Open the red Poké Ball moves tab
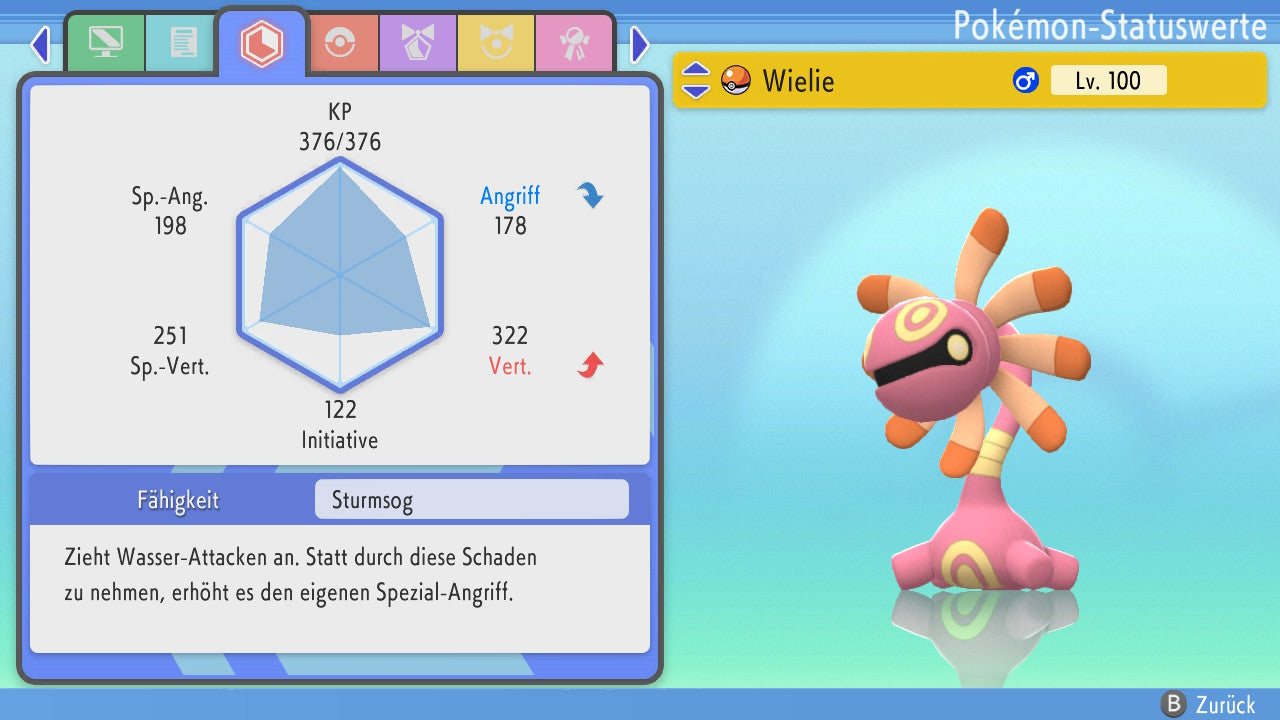The image size is (1280, 720). coord(341,43)
